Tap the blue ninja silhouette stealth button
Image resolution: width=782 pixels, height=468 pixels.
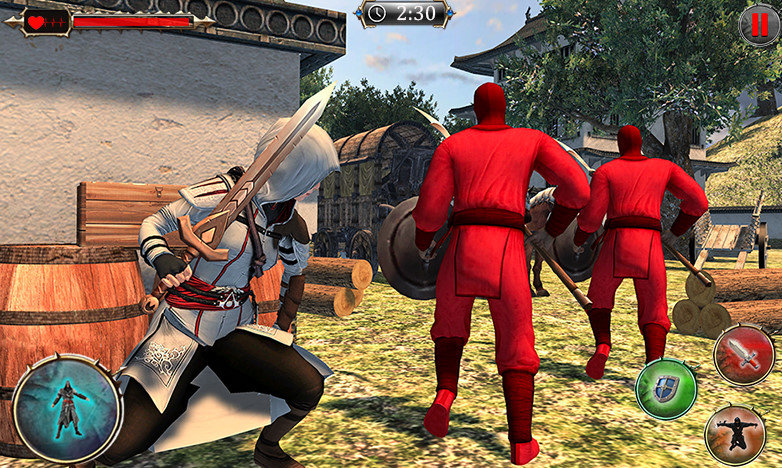point(68,408)
